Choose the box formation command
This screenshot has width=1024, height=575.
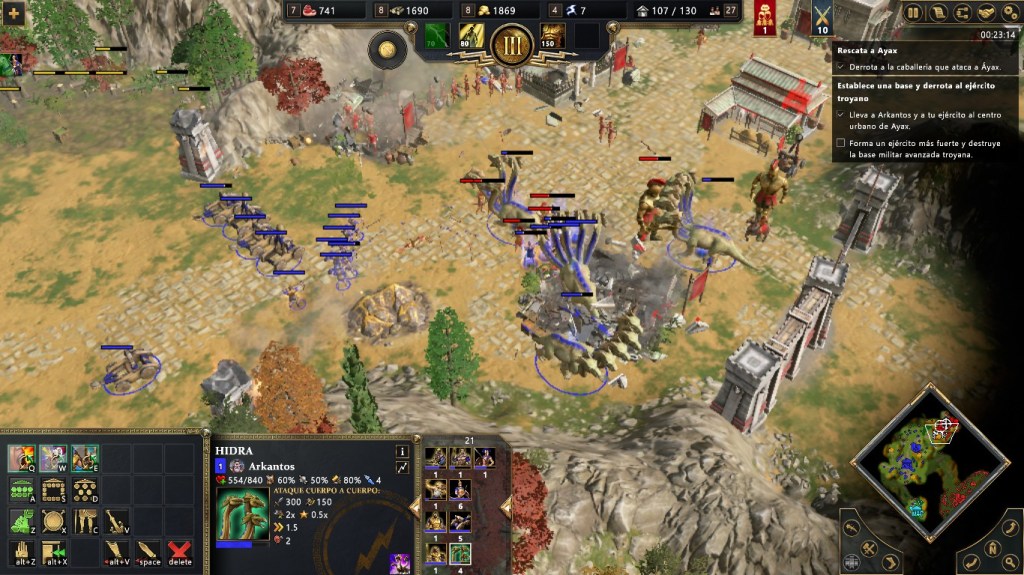[53, 490]
